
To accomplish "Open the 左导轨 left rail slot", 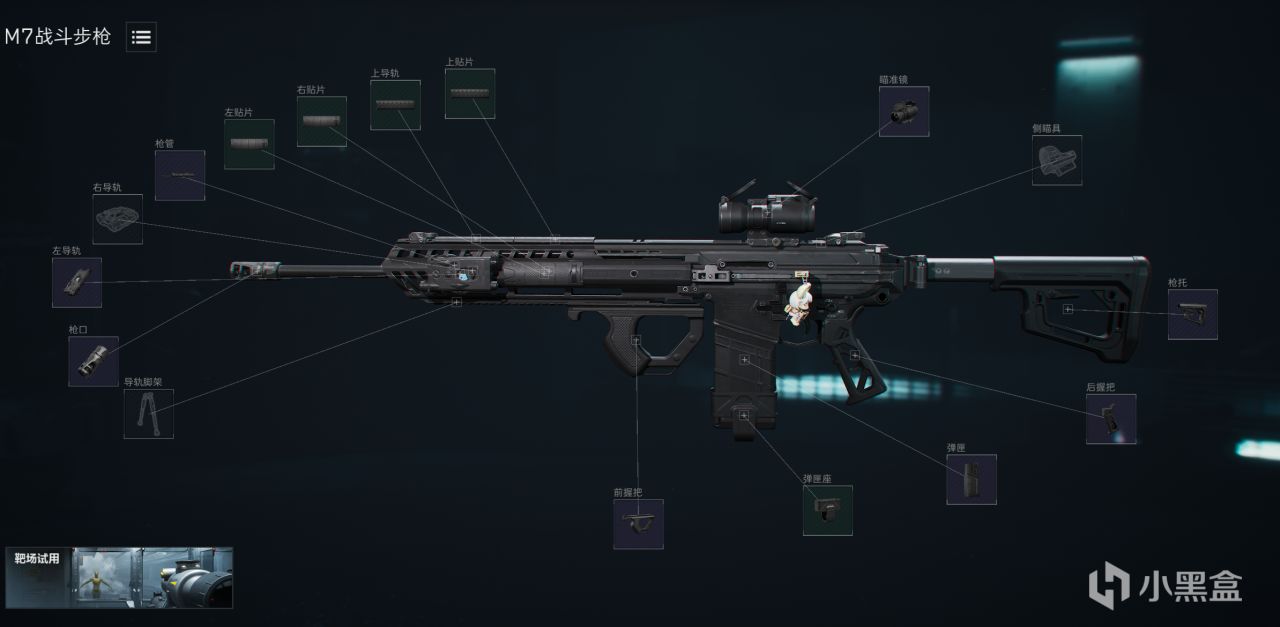I will [77, 282].
